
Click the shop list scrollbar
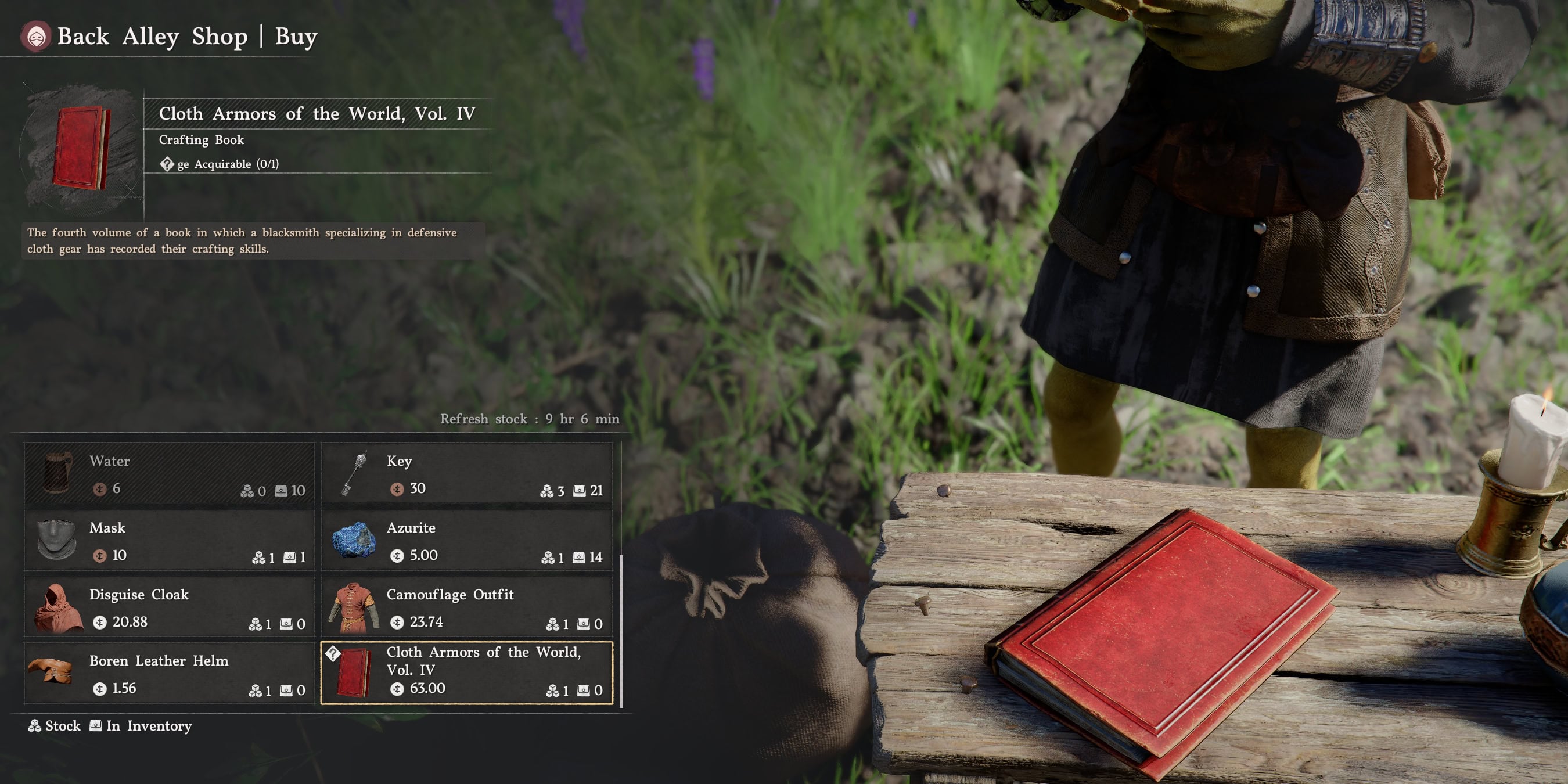(x=621, y=631)
